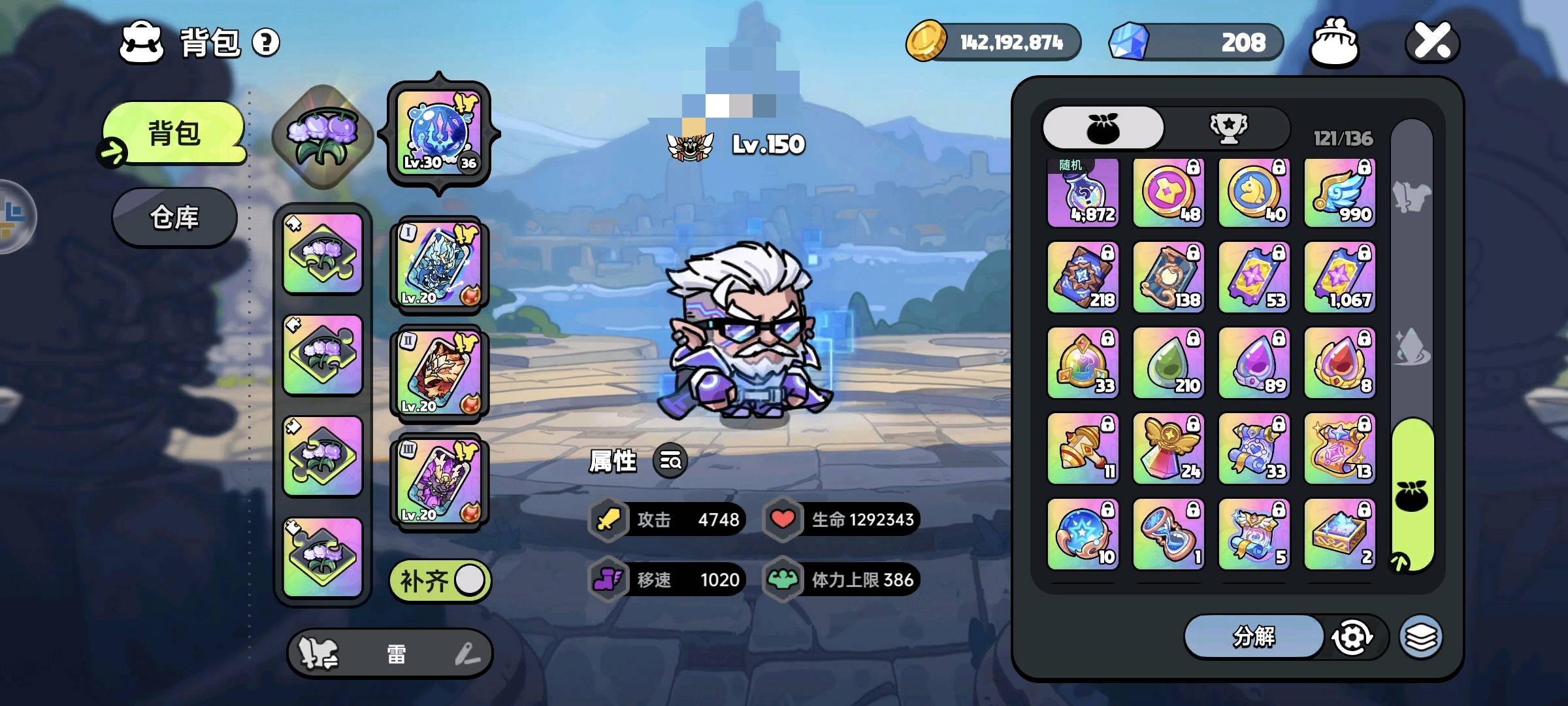
Task: Choose the Lv.20 blue dragon card slot I
Action: click(438, 265)
